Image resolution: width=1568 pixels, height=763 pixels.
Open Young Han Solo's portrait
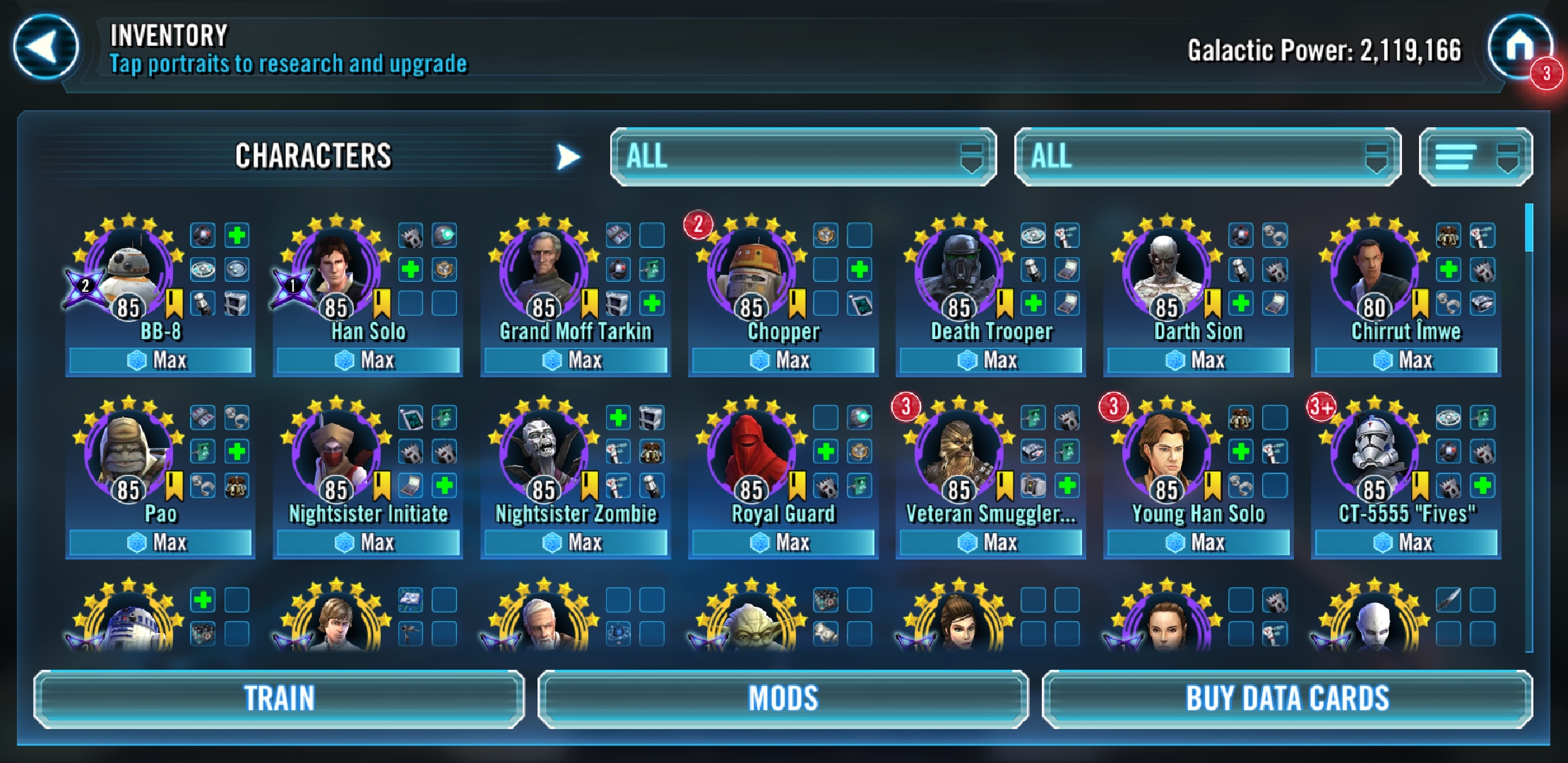[x=1167, y=451]
